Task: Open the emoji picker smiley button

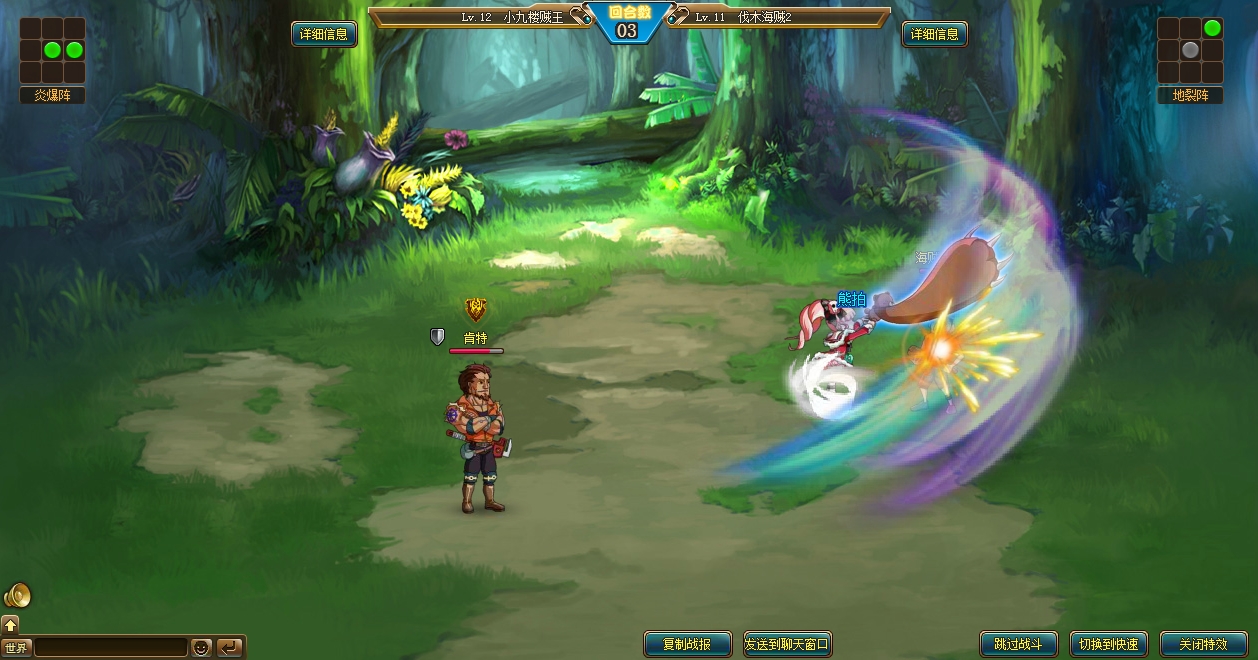Action: click(201, 648)
